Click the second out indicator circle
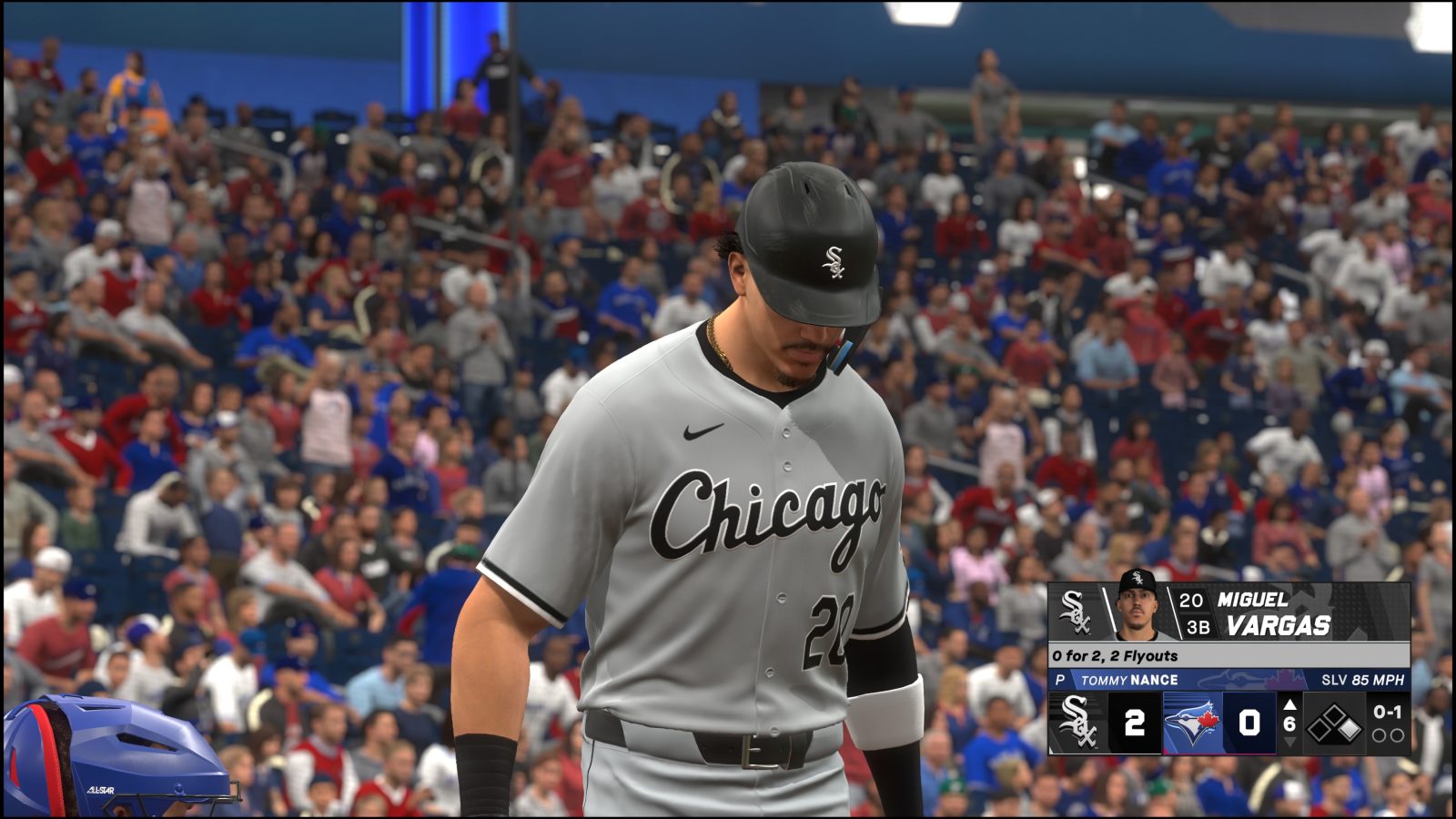Screen dimensions: 1456x819 point(1399,736)
